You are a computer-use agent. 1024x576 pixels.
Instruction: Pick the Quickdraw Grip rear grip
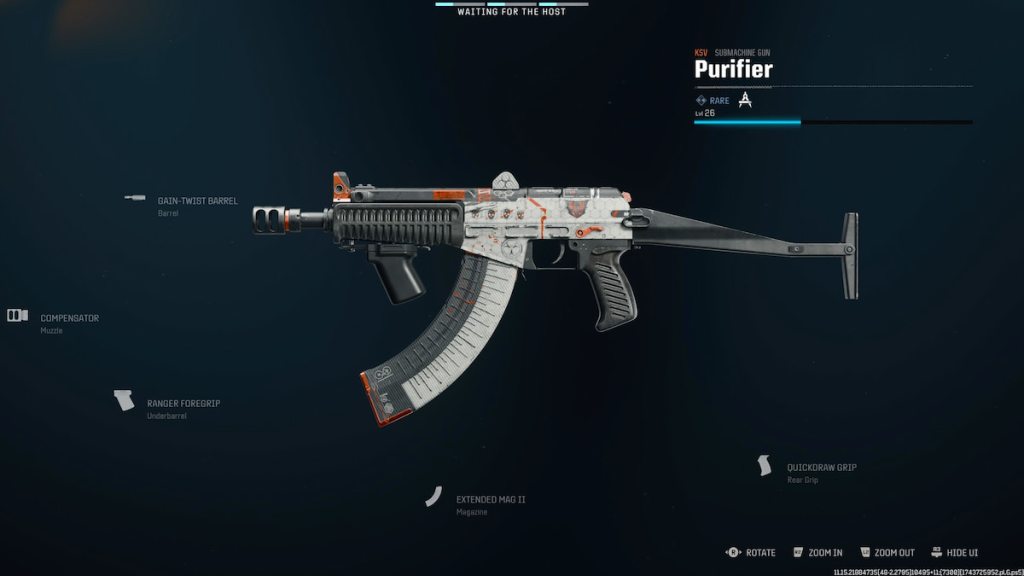(x=821, y=467)
